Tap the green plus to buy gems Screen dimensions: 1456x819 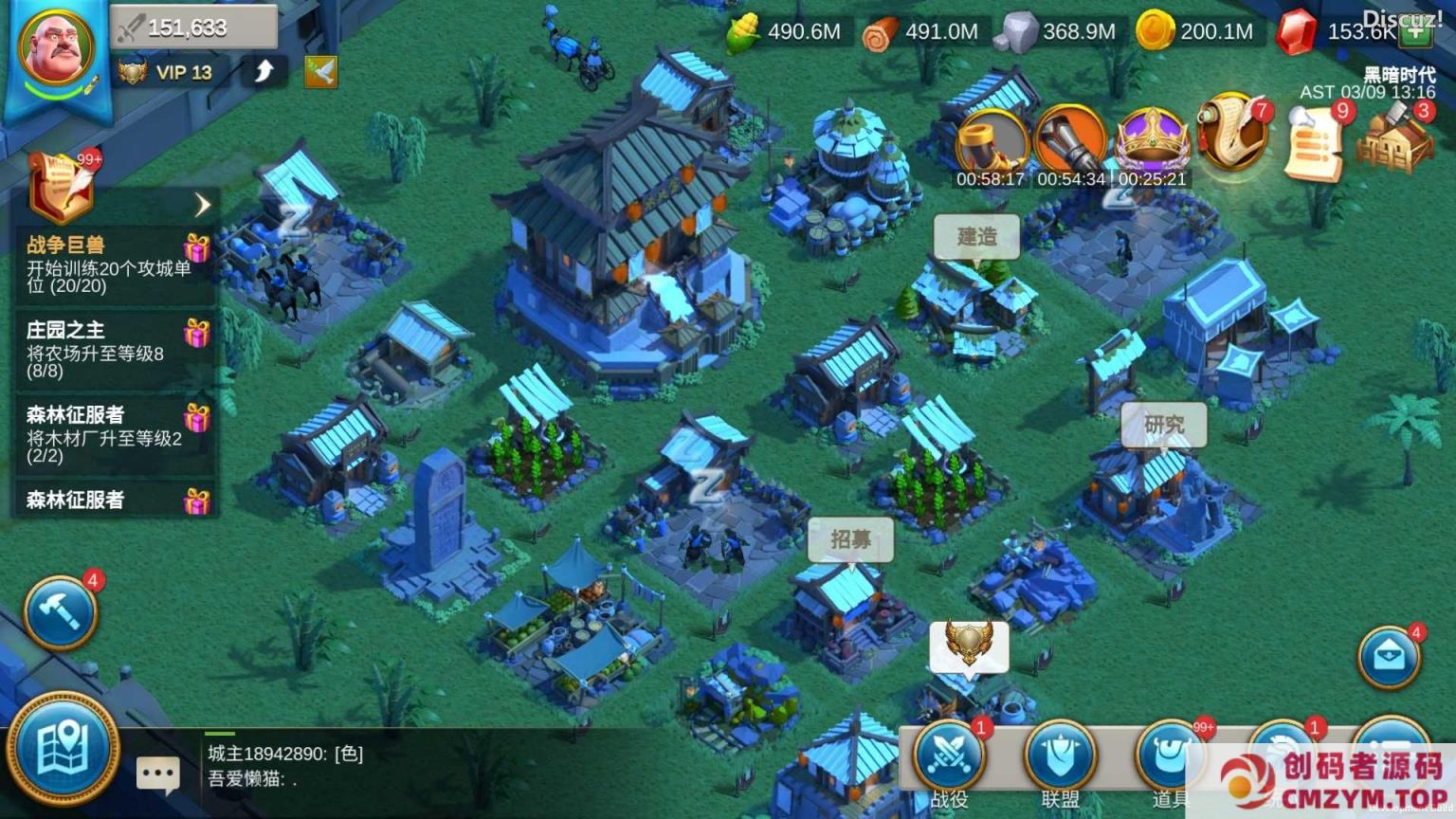(x=1415, y=32)
